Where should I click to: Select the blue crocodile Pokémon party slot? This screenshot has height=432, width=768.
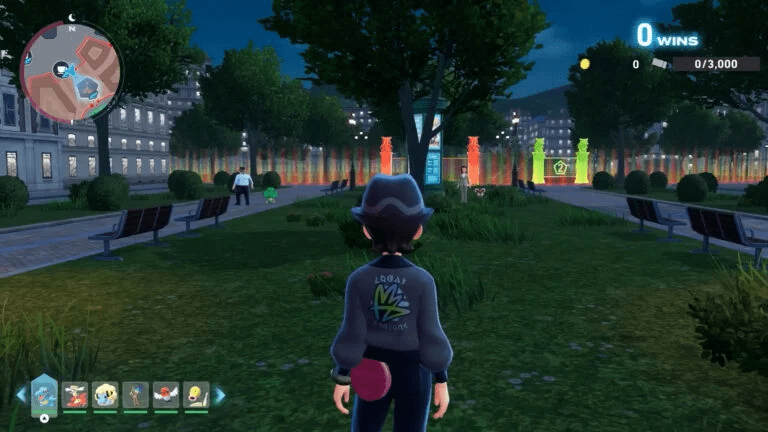[x=44, y=393]
